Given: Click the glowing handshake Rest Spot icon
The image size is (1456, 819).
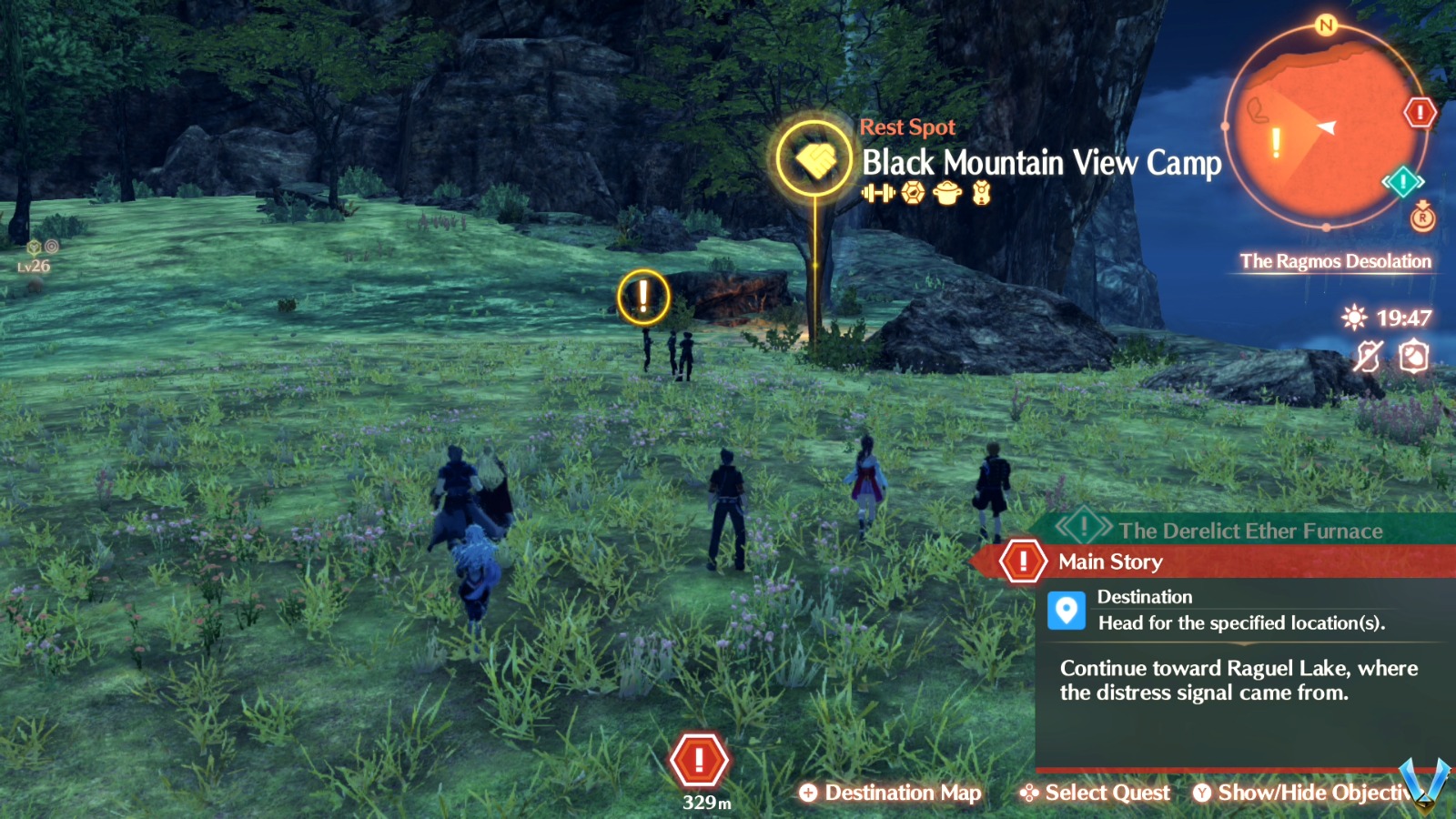Looking at the screenshot, I should 816,158.
